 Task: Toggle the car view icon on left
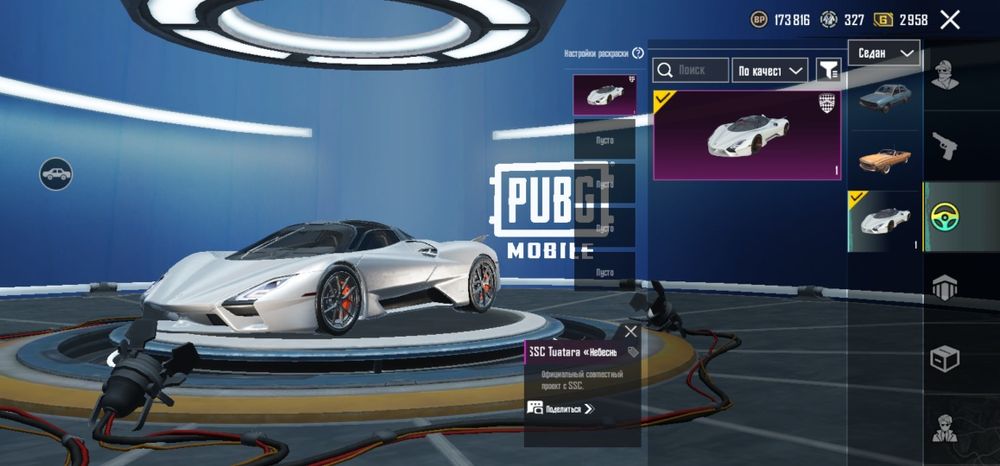click(56, 174)
